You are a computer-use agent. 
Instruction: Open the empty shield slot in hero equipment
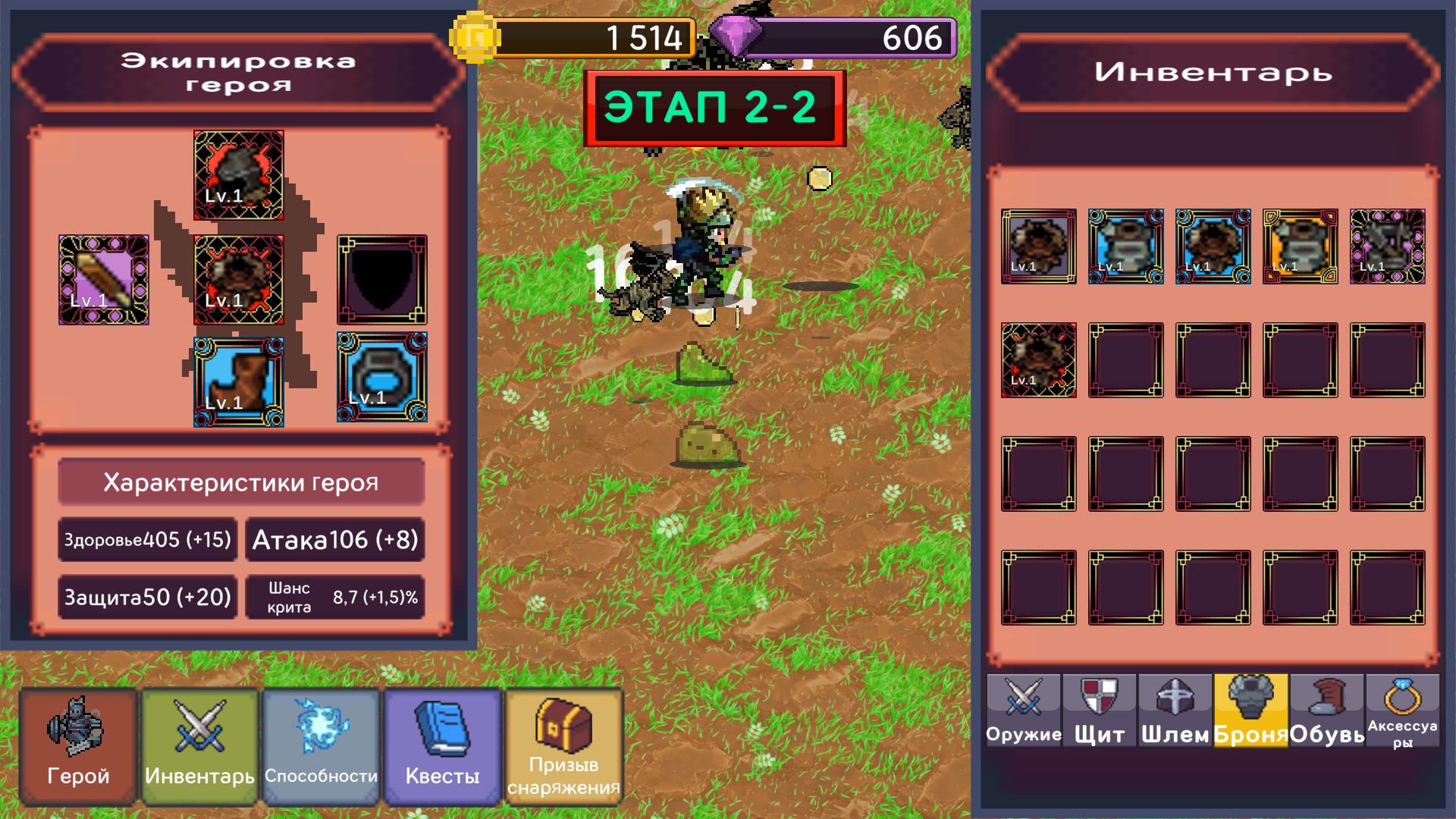coord(381,281)
